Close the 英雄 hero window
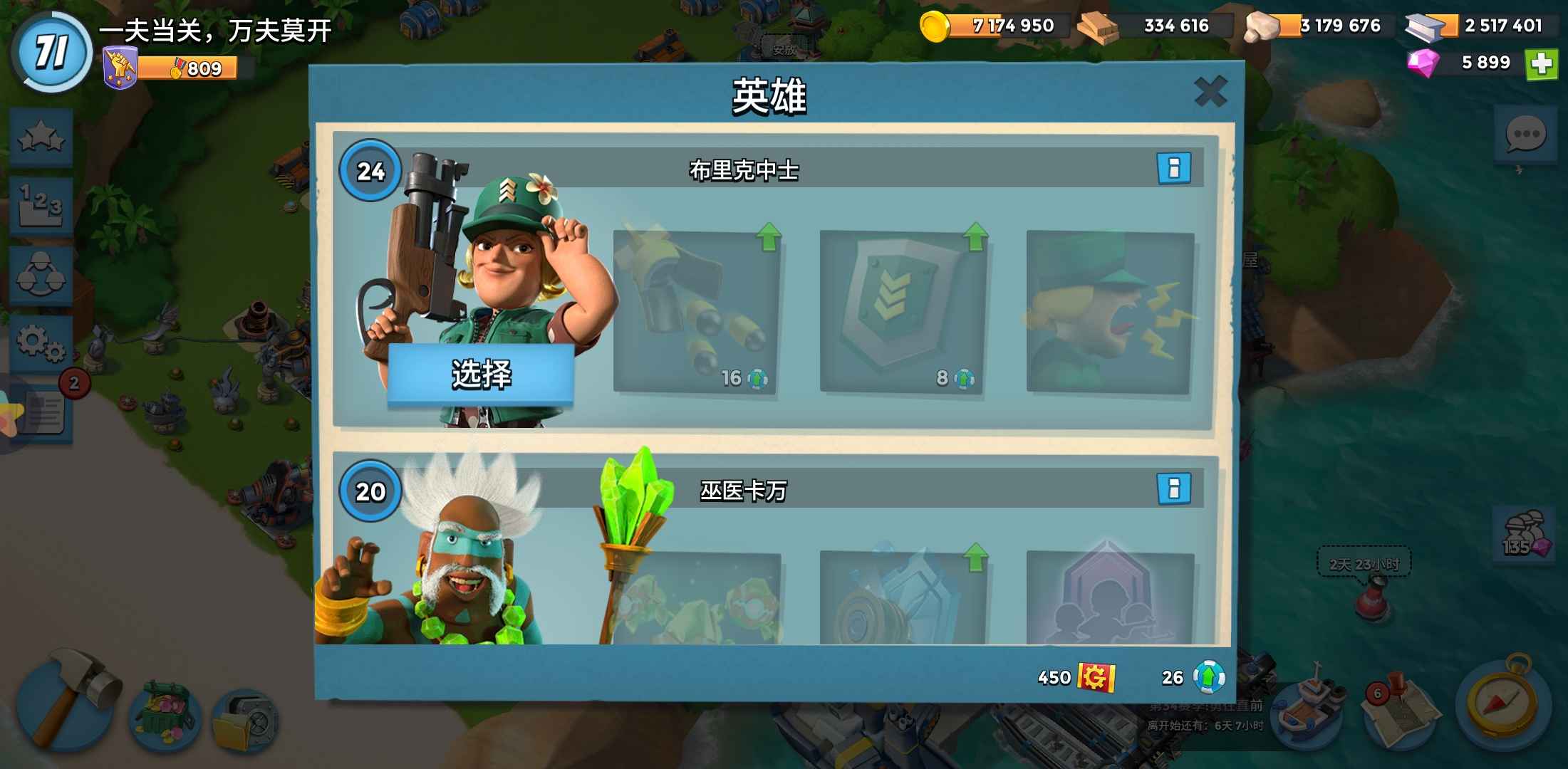1568x769 pixels. (x=1210, y=92)
